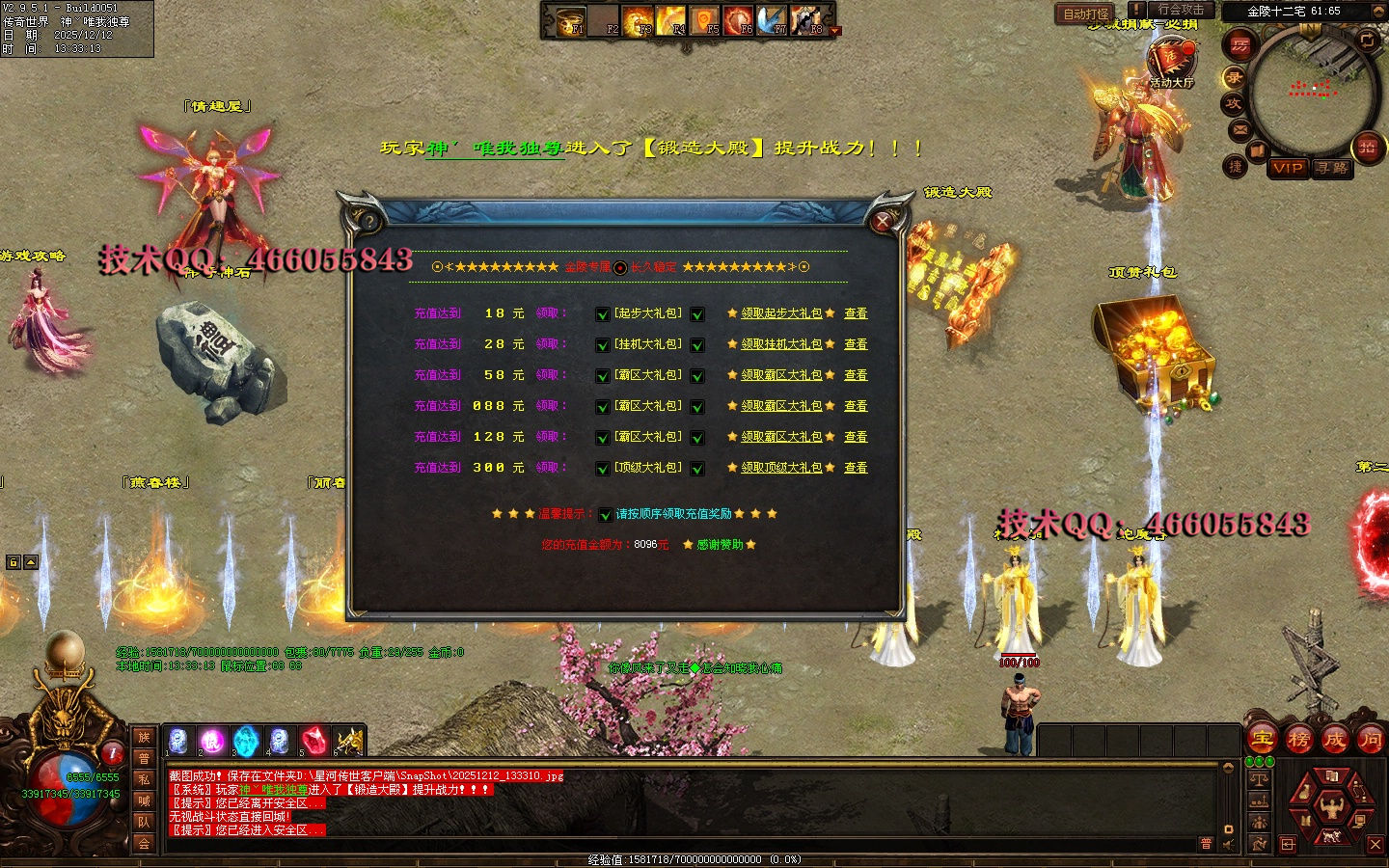This screenshot has height=868, width=1389.
Task: Claim the 顶级大礼包 top-tier gift link
Action: point(781,468)
